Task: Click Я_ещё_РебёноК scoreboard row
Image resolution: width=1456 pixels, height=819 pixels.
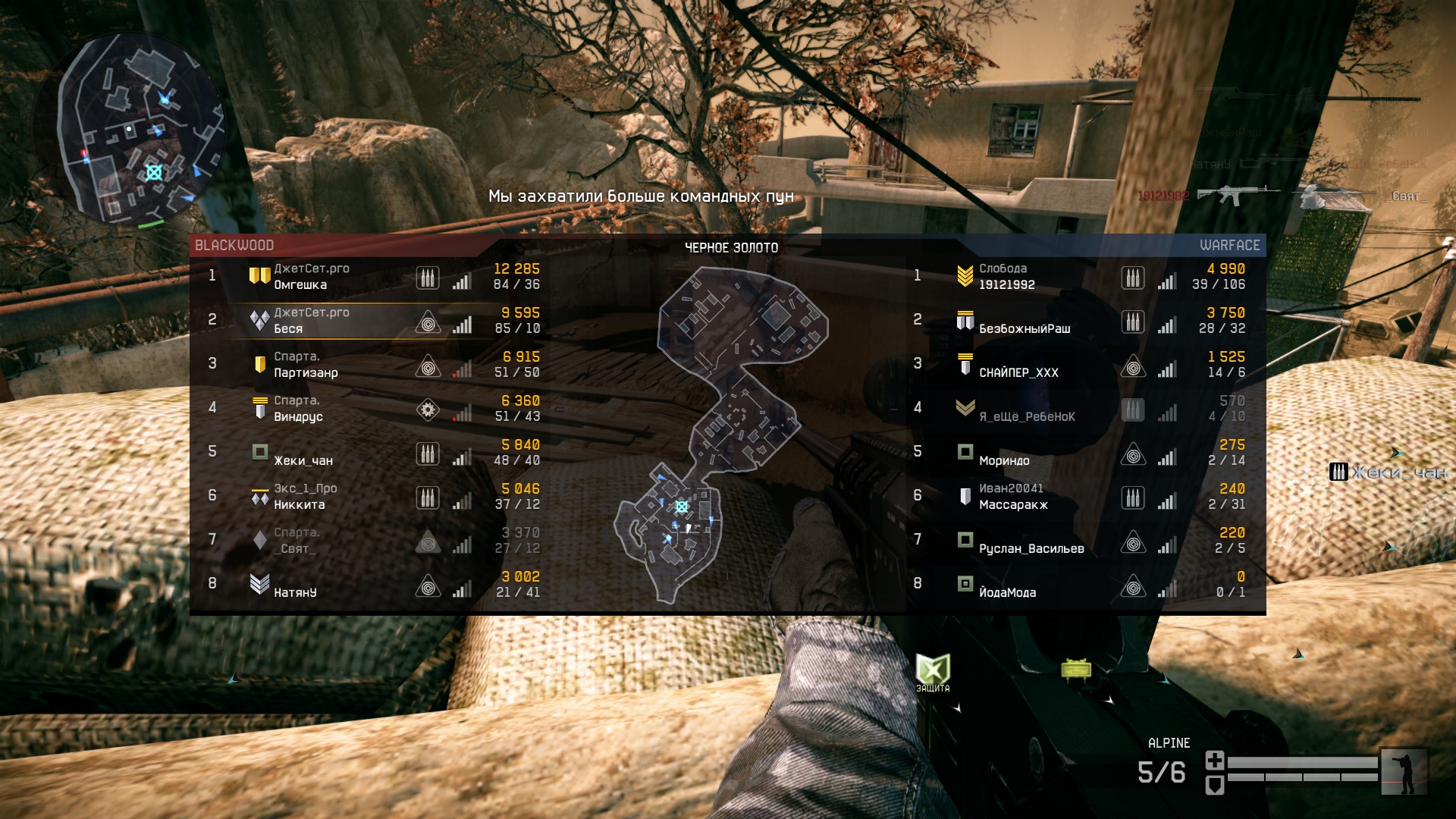Action: [1027, 417]
